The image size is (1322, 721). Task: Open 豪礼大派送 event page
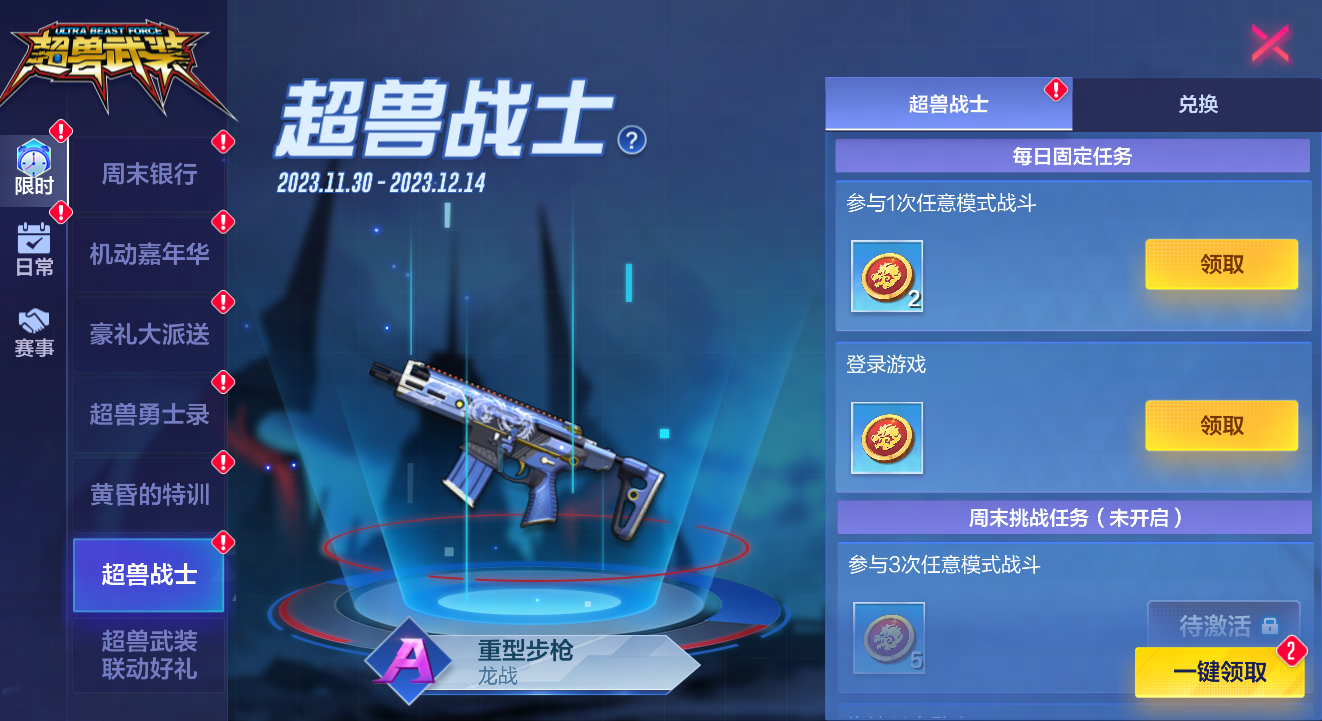point(148,333)
